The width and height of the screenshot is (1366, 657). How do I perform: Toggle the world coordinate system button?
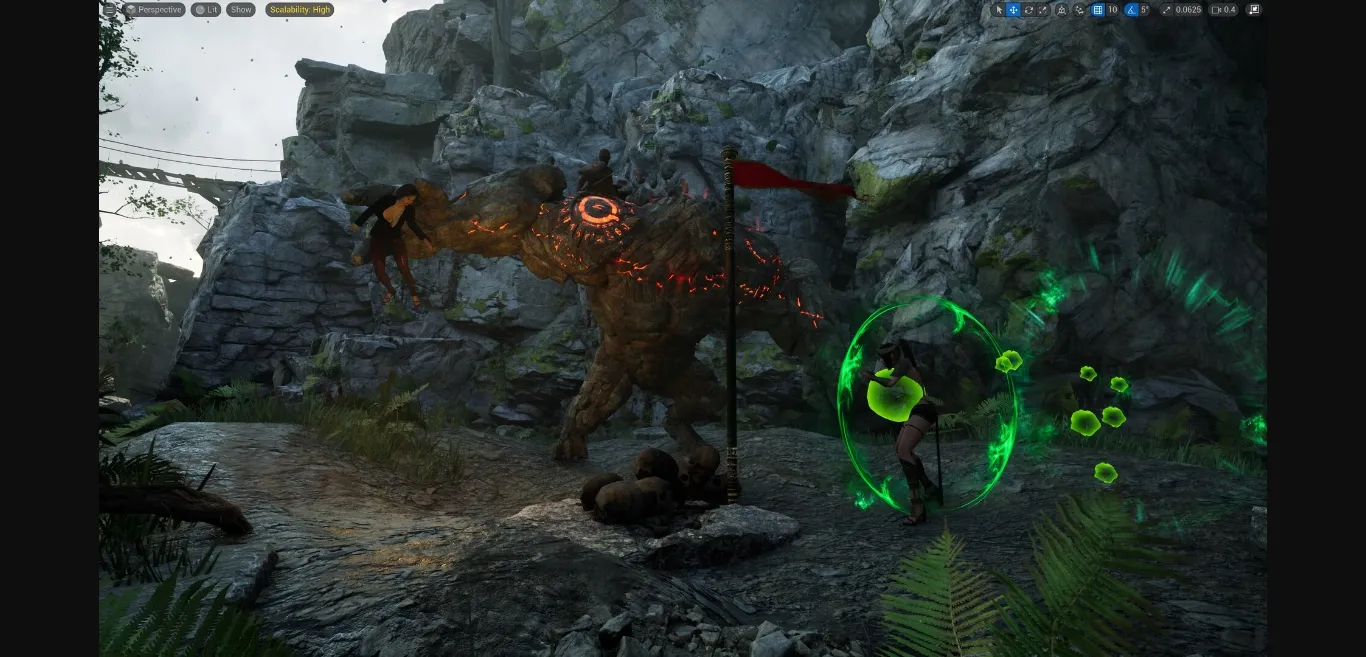pyautogui.click(x=1062, y=10)
